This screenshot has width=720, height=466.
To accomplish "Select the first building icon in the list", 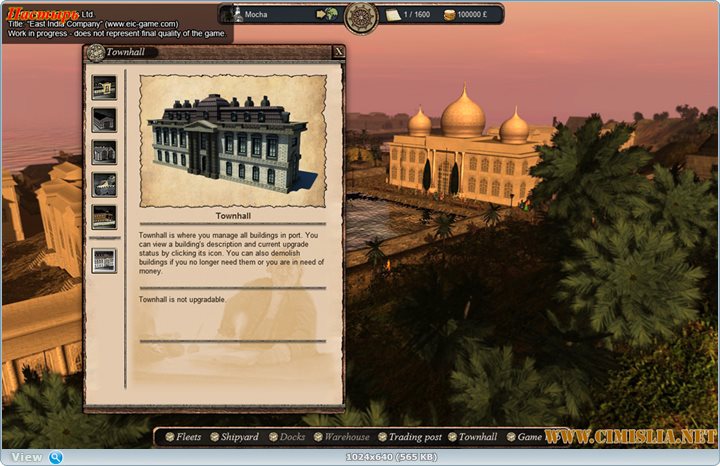I will (x=104, y=87).
